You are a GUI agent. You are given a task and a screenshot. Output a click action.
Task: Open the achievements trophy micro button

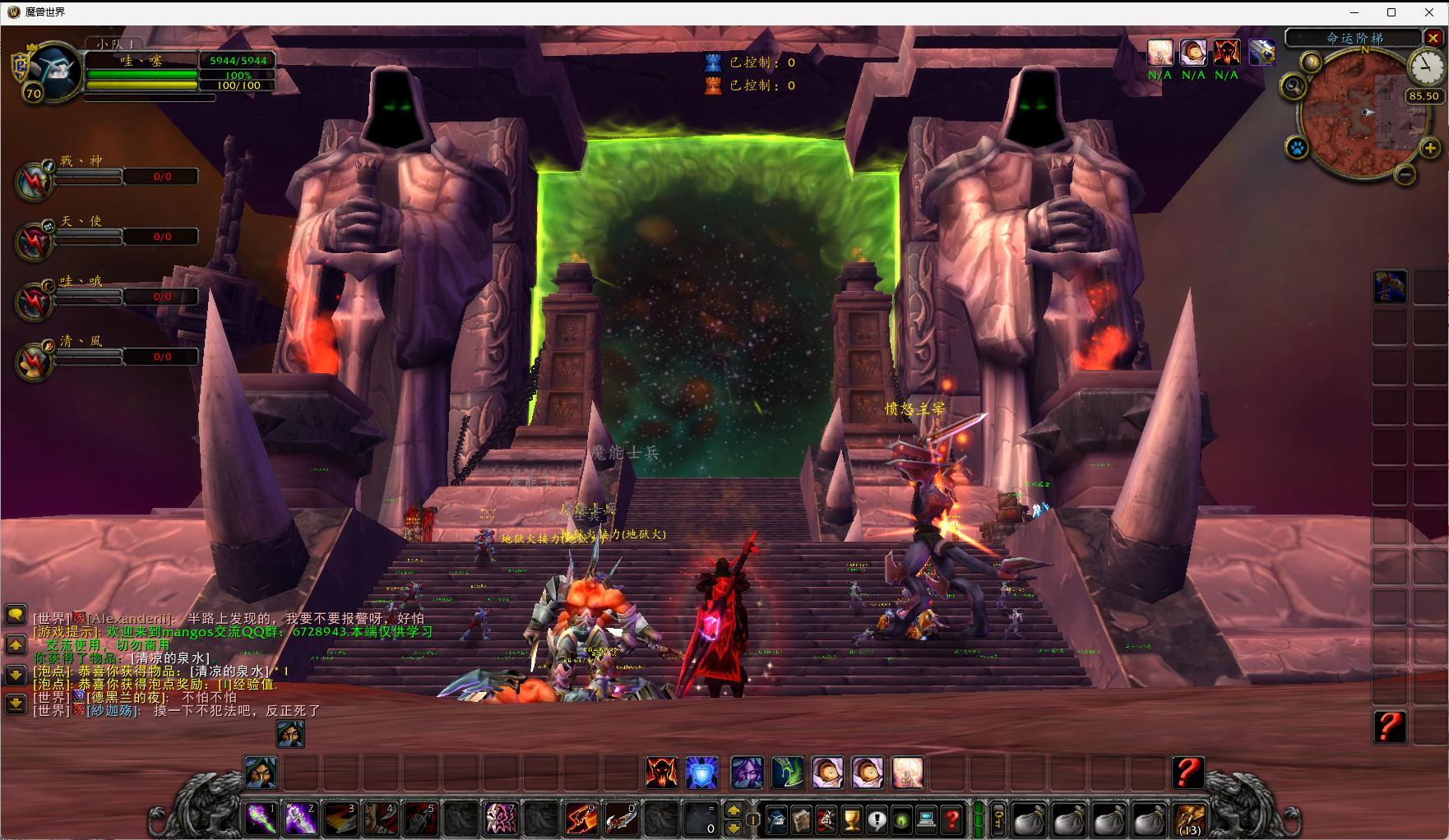pyautogui.click(x=853, y=819)
